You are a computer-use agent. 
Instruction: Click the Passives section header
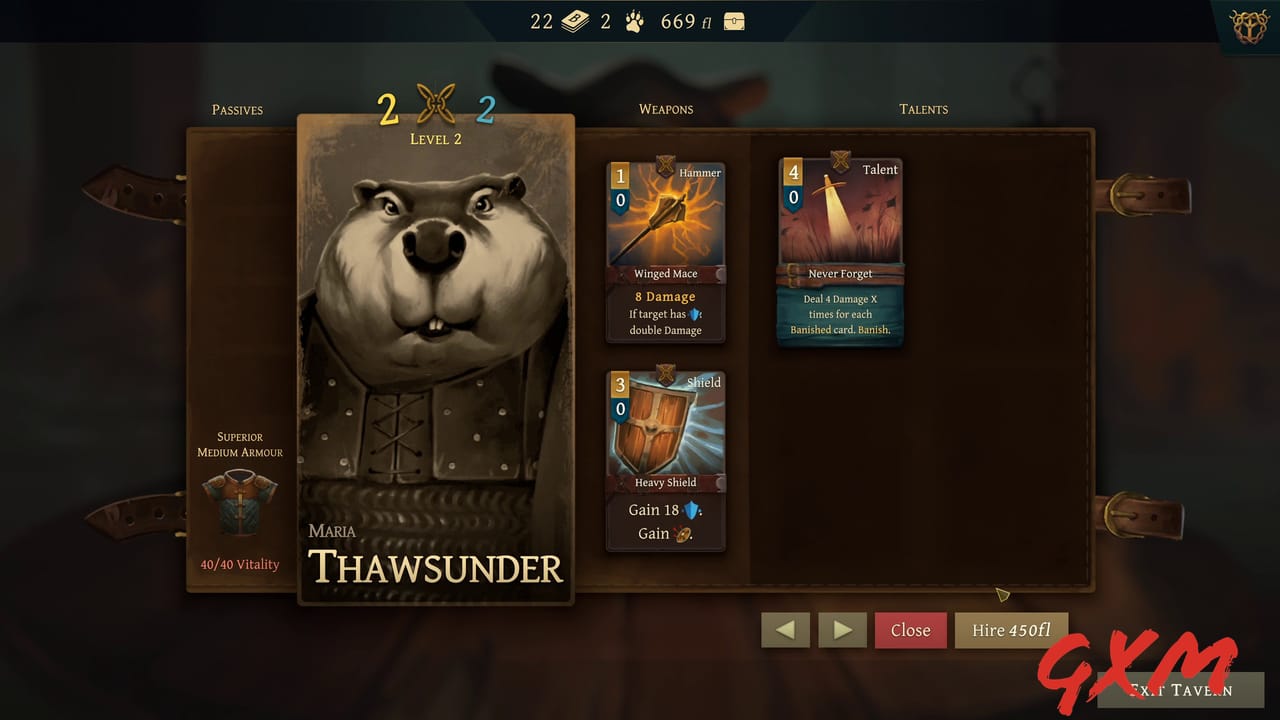coord(236,110)
